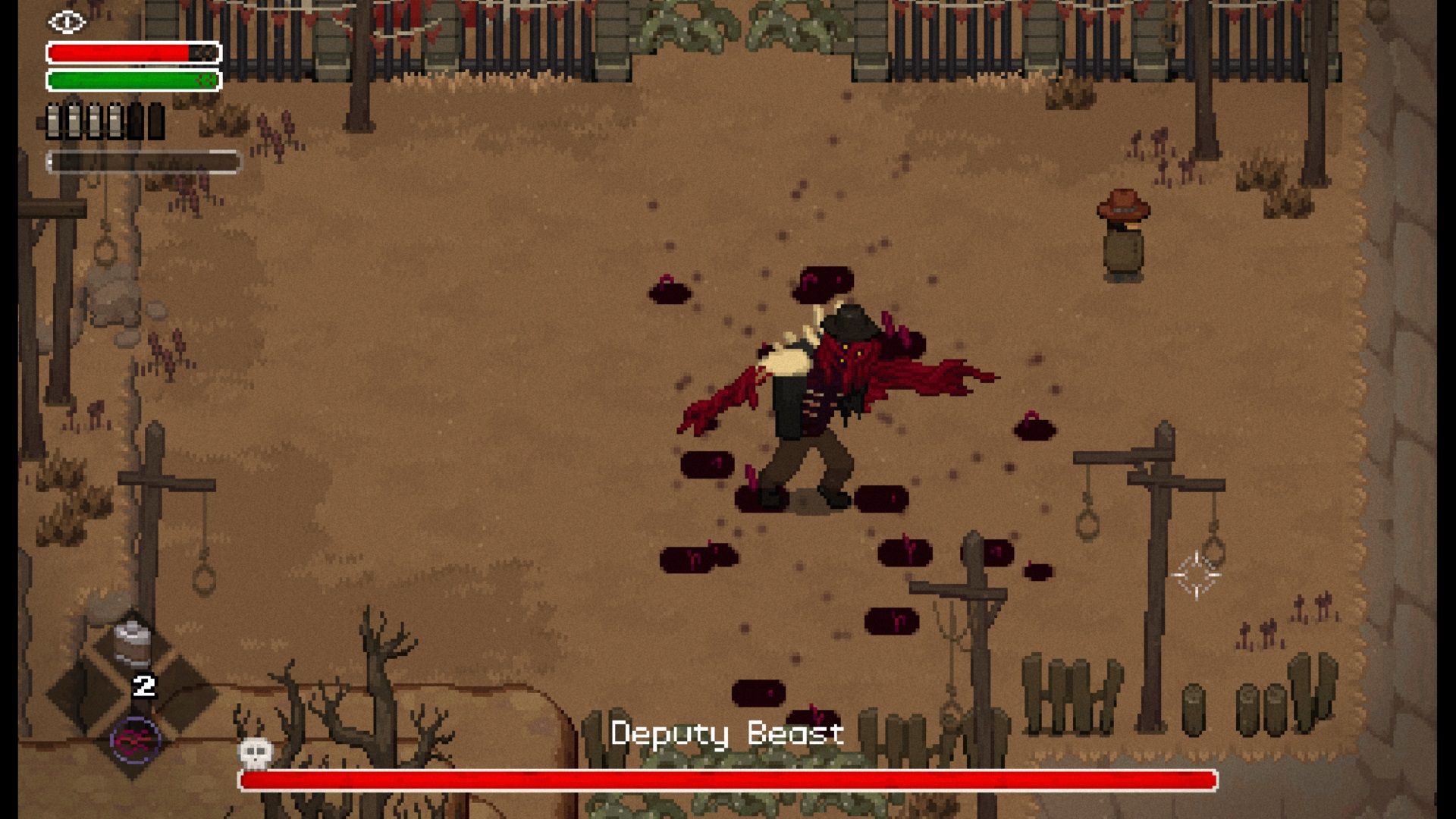This screenshot has width=1456, height=819.
Task: Click the darkened depleted section of the health bar
Action: coord(203,52)
